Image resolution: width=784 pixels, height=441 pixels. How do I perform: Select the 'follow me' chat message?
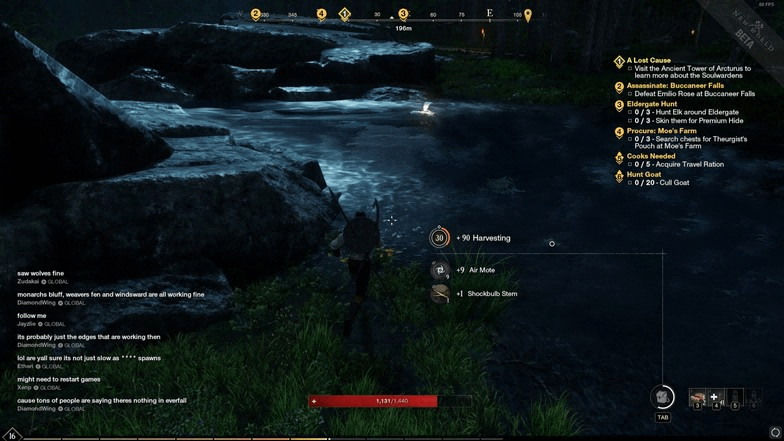32,316
